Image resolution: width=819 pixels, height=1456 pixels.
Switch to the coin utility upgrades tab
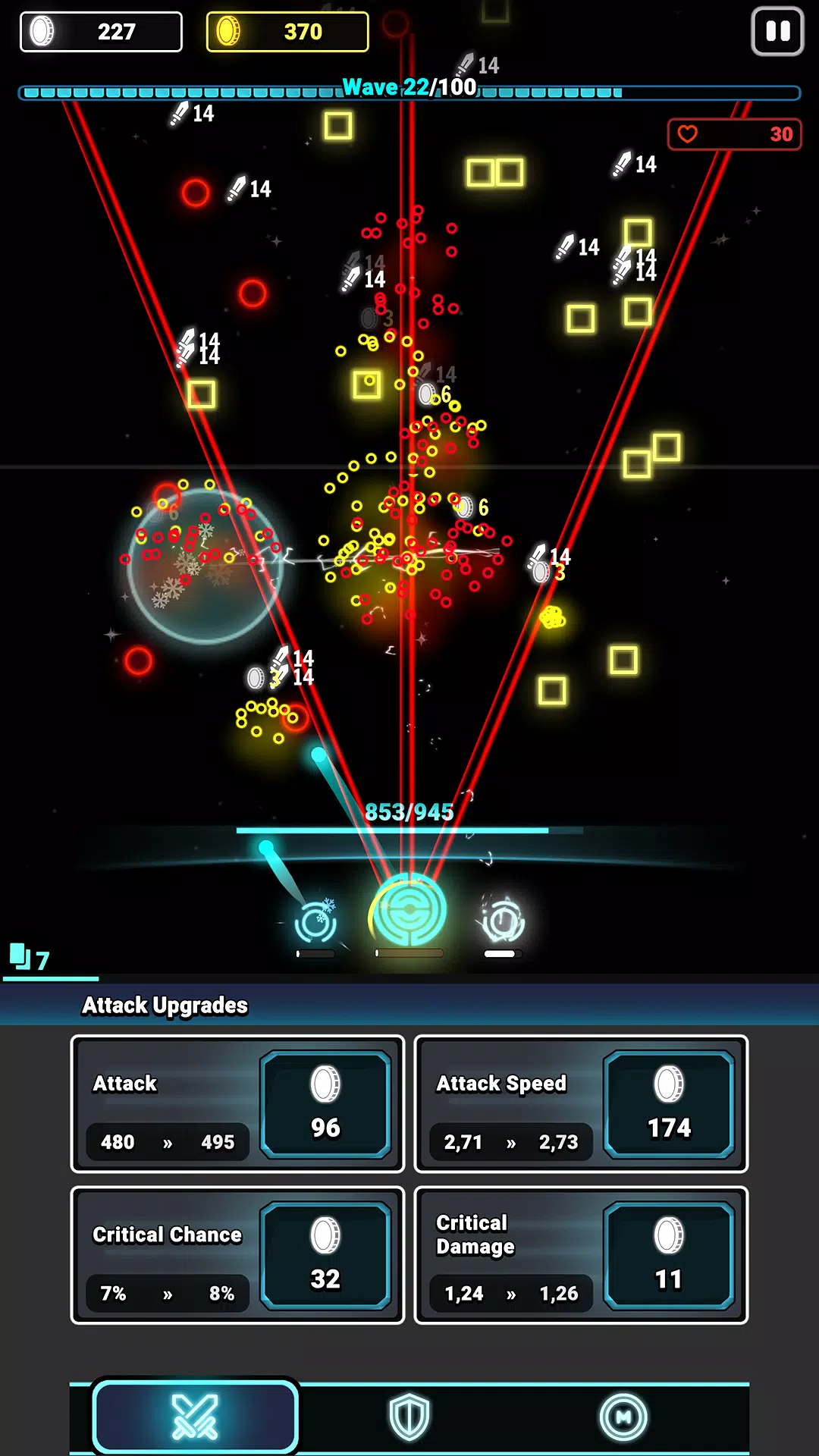[623, 1416]
